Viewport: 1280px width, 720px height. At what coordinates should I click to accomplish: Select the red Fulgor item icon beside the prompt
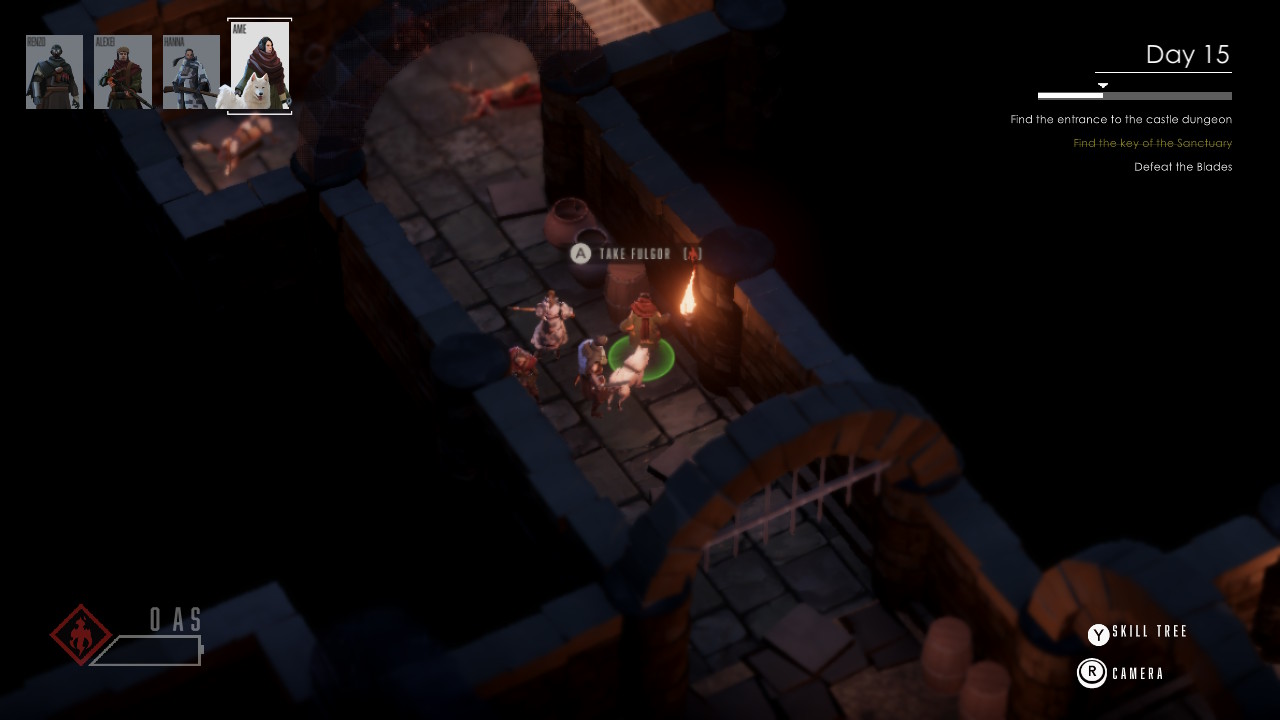click(x=691, y=254)
